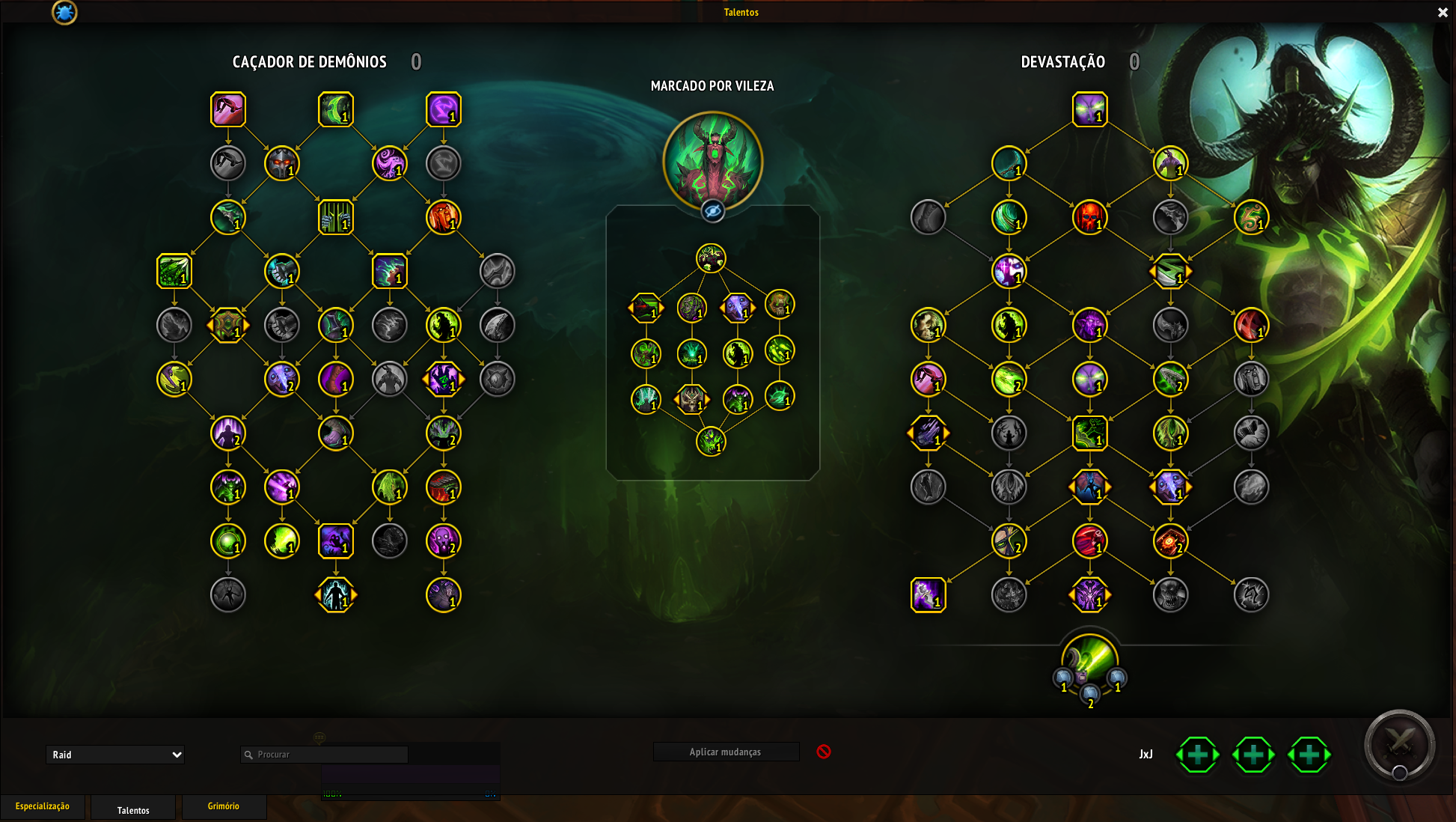Select the Talentos tab

tap(133, 809)
